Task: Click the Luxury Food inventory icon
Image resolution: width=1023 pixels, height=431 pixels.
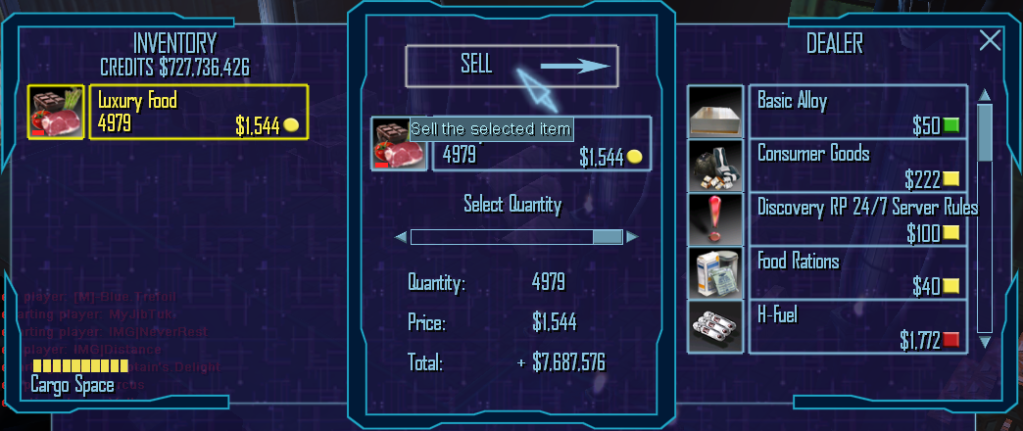Action: pos(56,112)
